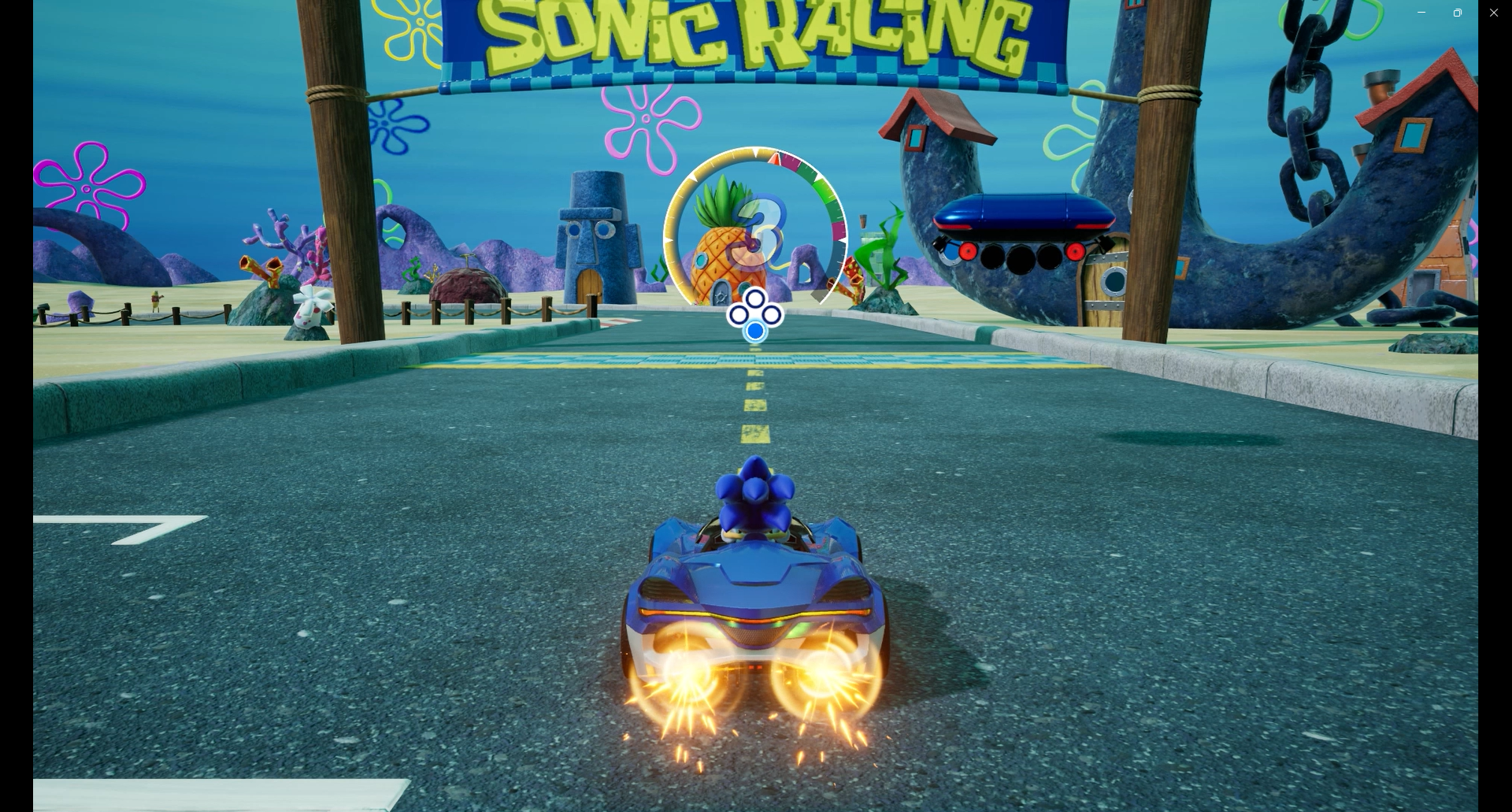Close the game window
The width and height of the screenshot is (1512, 812).
[x=1493, y=13]
